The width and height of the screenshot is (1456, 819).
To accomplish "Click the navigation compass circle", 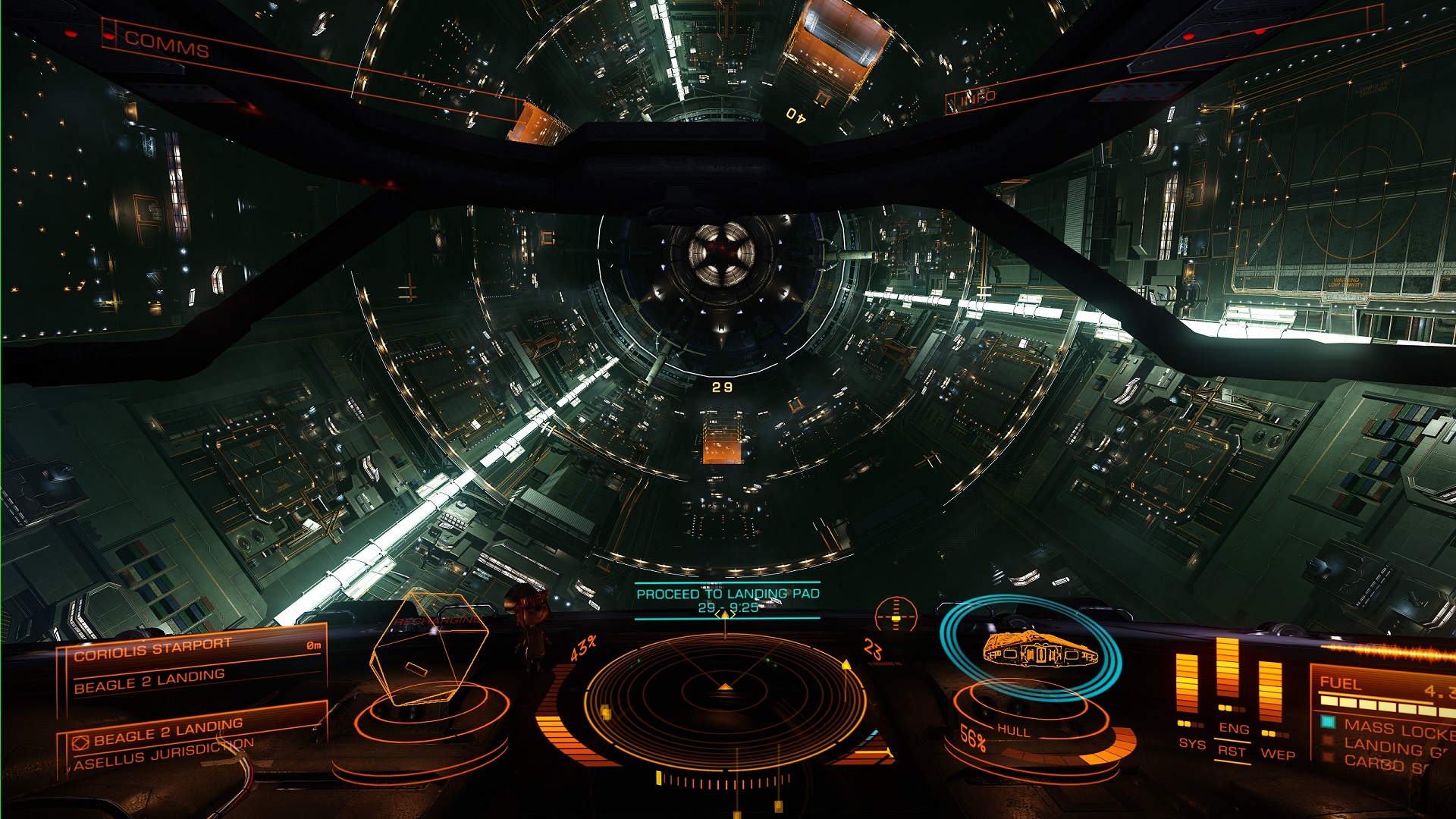I will click(896, 615).
